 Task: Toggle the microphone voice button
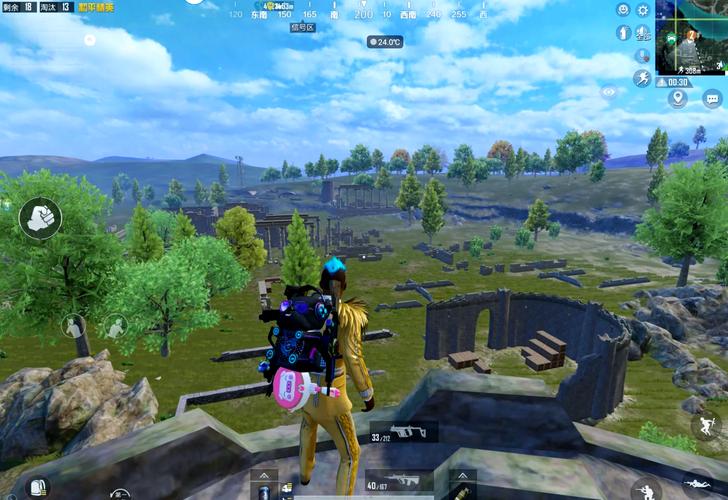642,55
